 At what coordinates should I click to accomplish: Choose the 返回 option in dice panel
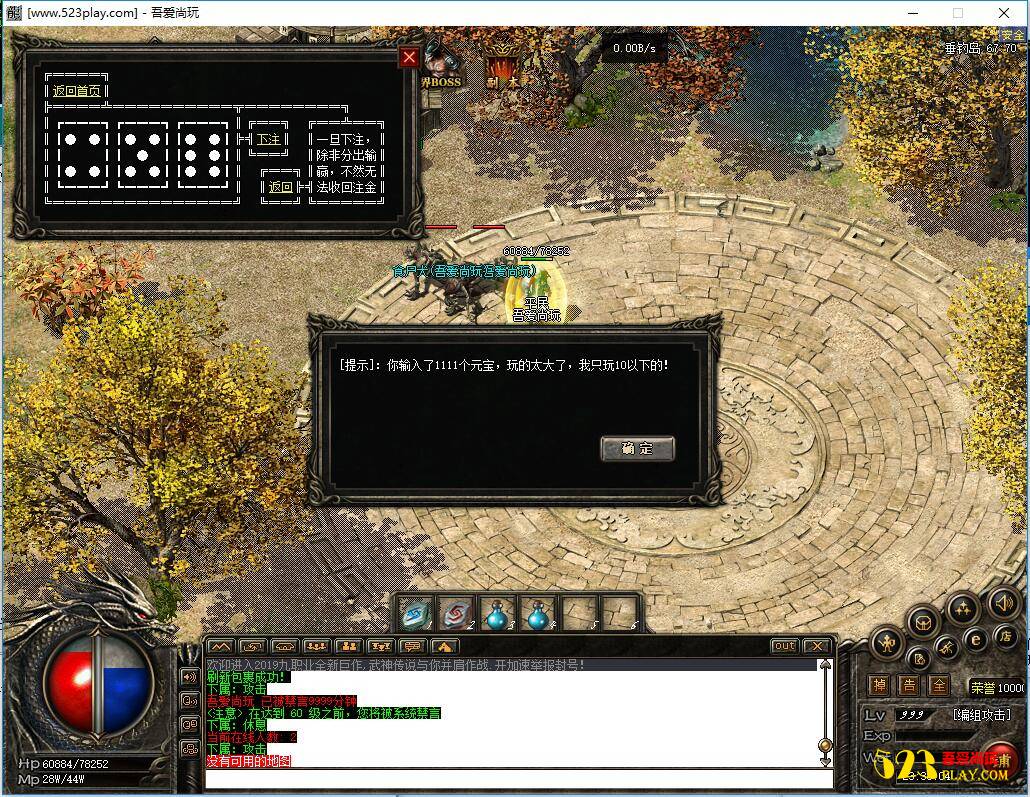281,187
